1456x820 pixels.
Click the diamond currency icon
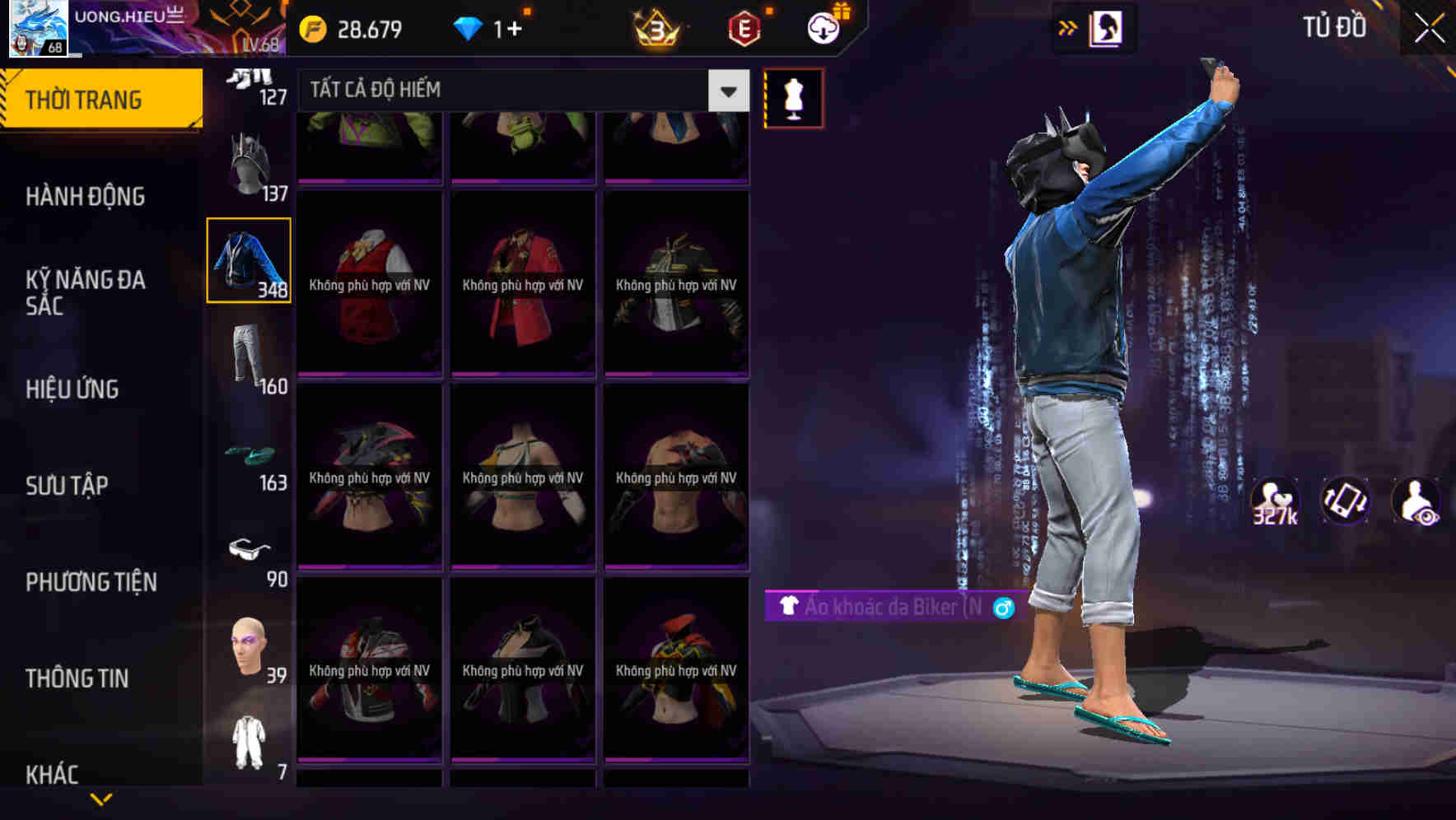click(469, 27)
